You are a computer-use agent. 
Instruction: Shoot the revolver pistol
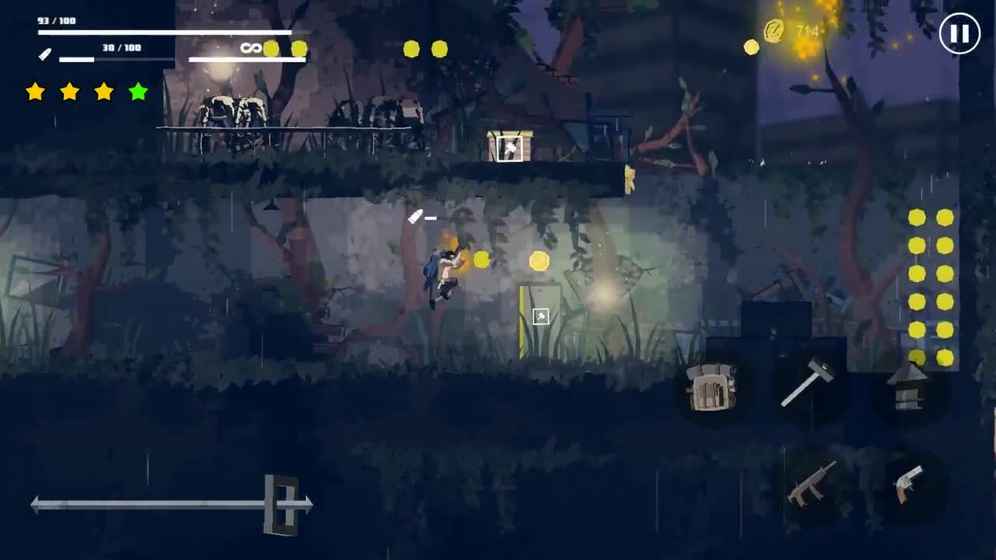tap(907, 483)
